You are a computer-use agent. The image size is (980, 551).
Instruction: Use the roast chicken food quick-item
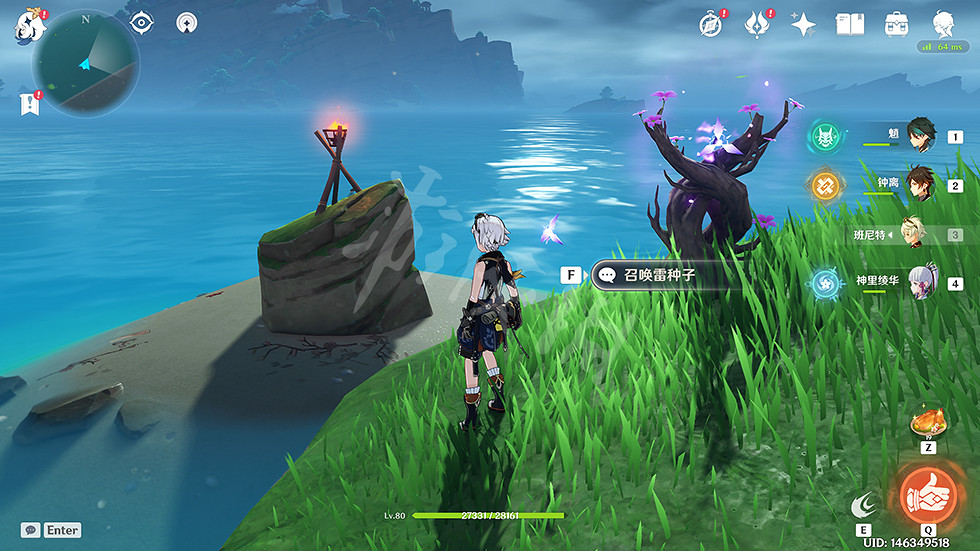pyautogui.click(x=928, y=423)
